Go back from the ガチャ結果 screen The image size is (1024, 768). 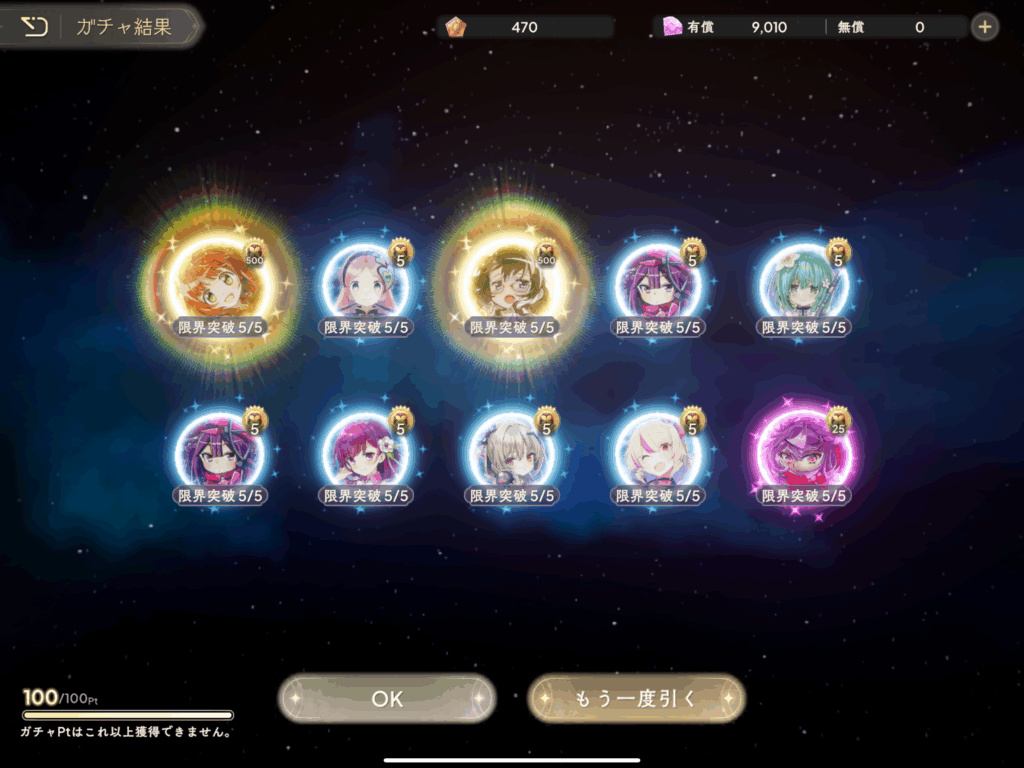click(35, 27)
